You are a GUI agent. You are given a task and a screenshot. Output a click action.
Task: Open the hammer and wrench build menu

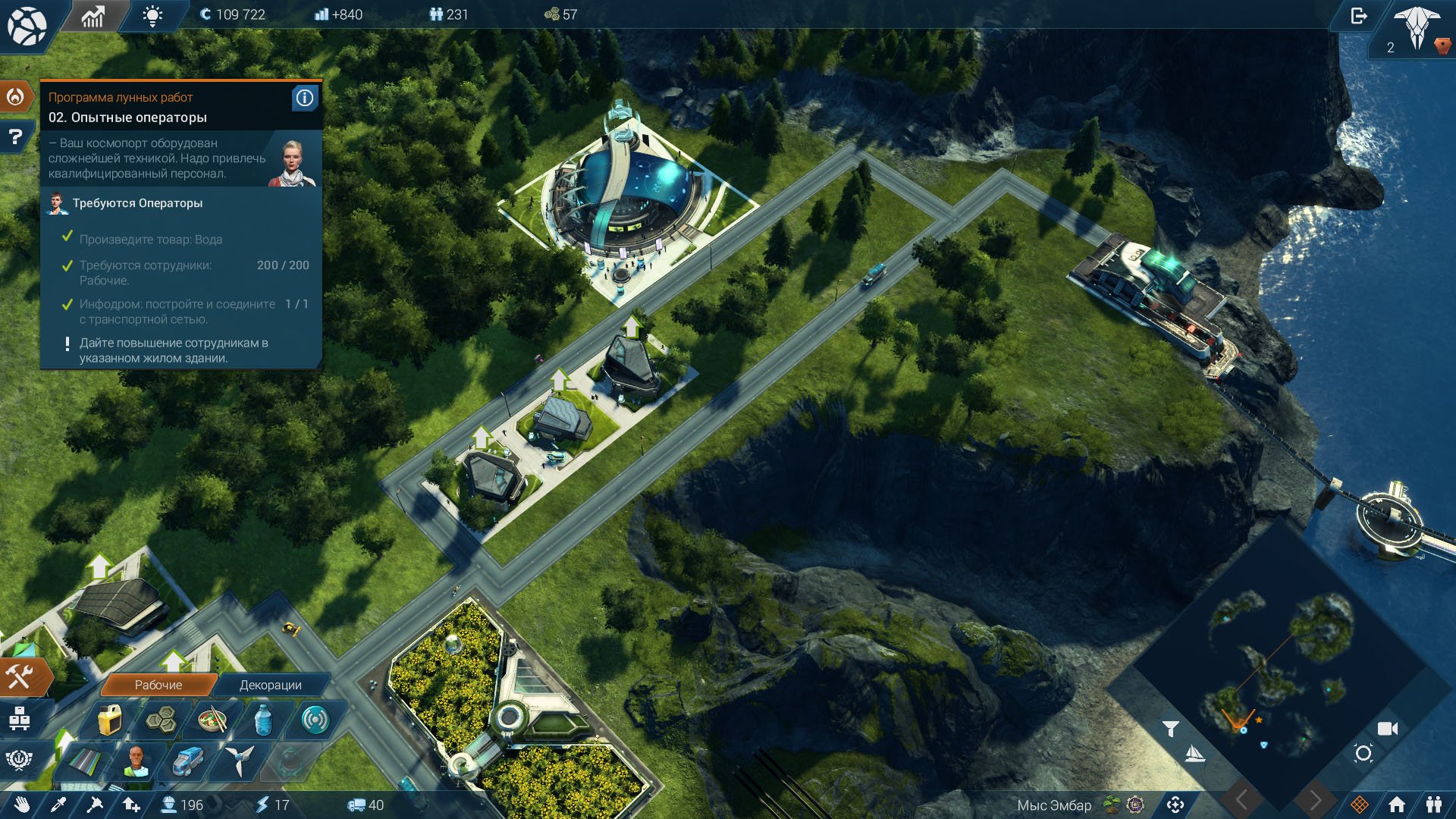[x=20, y=676]
